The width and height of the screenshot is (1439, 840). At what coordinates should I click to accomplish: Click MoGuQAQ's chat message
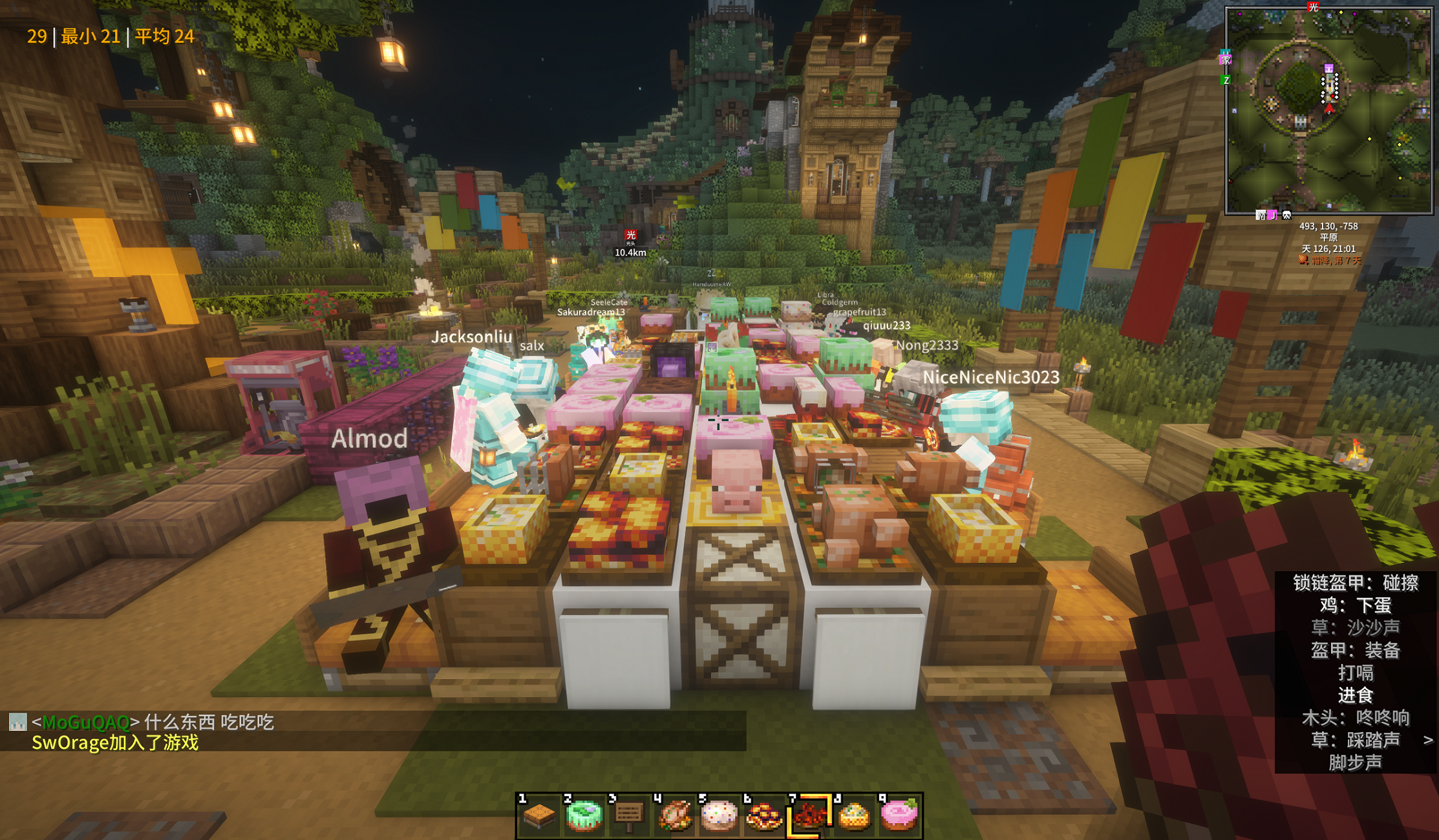click(x=155, y=722)
